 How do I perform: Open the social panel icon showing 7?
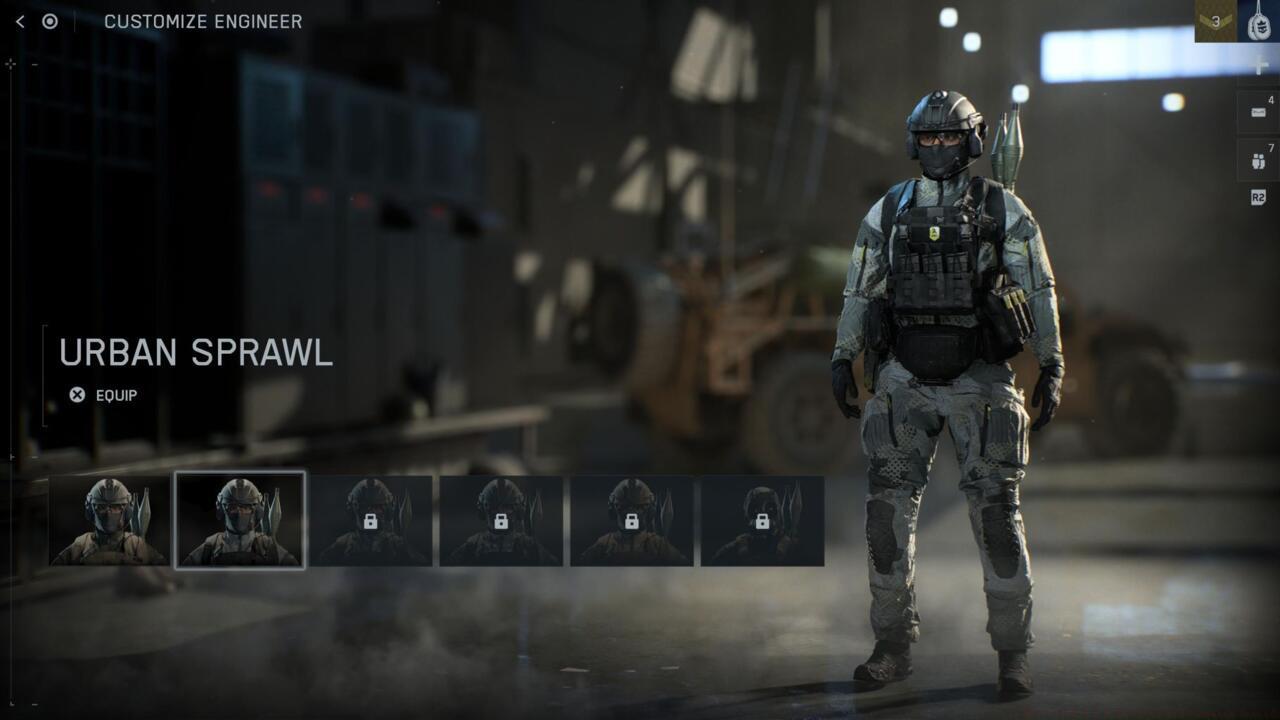[x=1257, y=157]
